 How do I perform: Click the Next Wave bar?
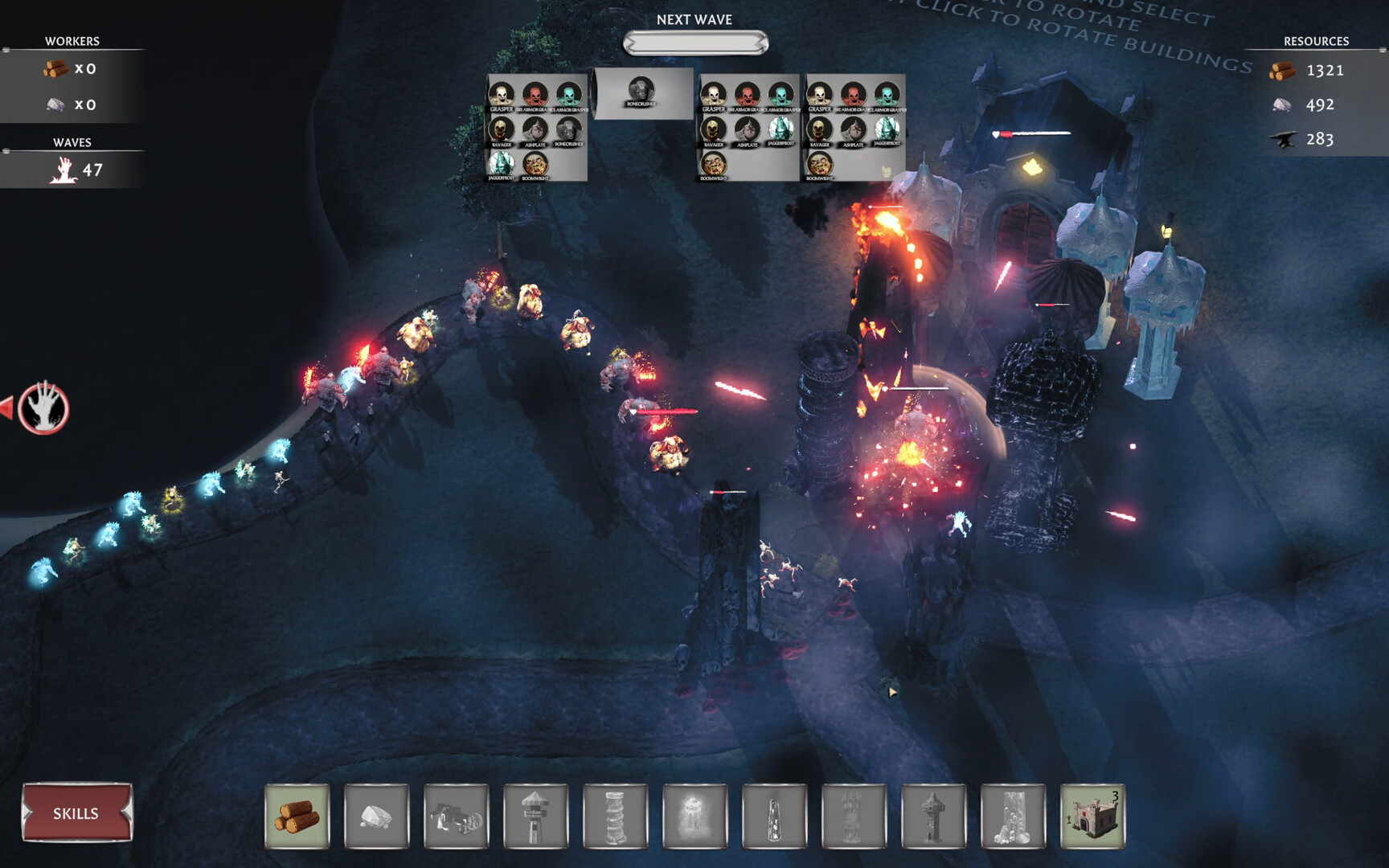(695, 43)
